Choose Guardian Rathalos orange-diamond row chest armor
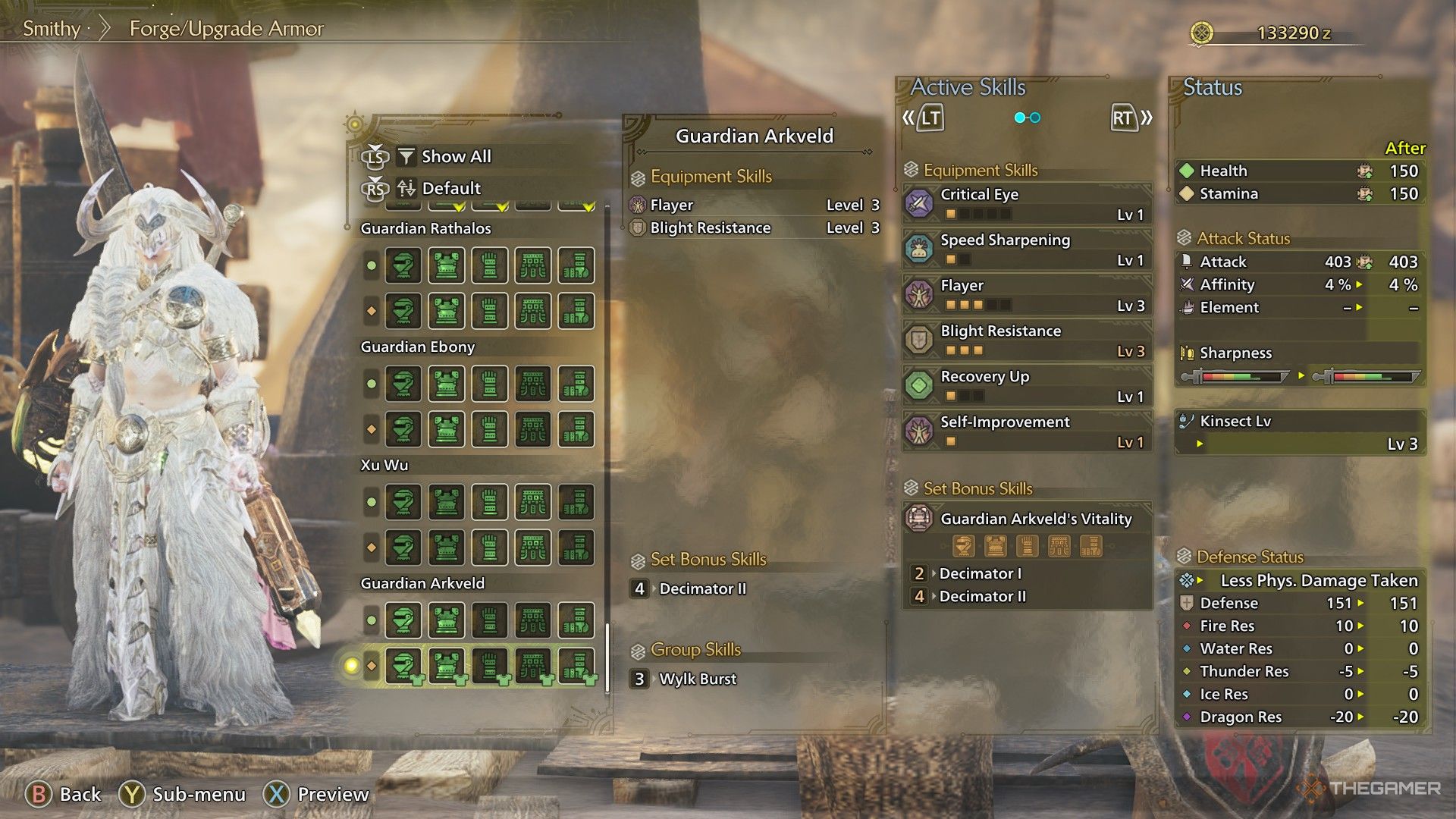This screenshot has width=1456, height=819. coord(447,312)
